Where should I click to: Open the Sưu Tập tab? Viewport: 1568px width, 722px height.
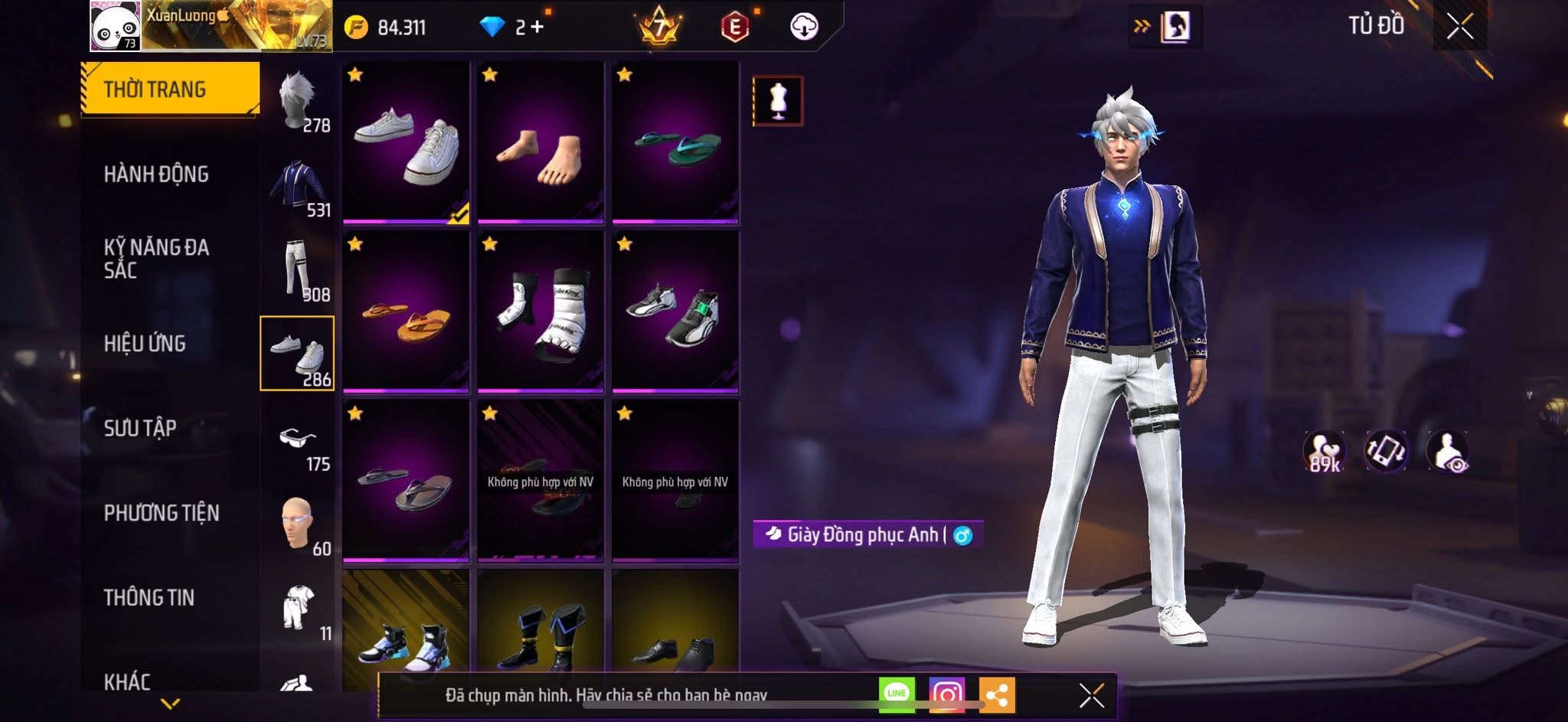[x=140, y=428]
